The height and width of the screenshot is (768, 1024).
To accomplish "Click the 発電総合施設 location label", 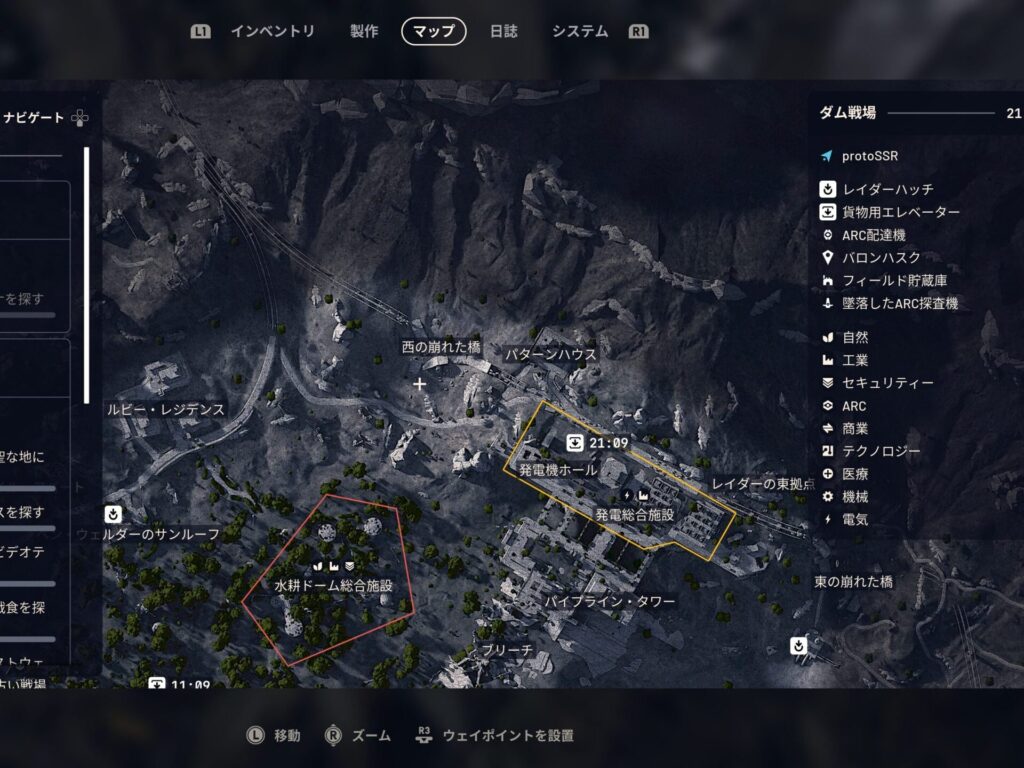I will click(x=634, y=514).
